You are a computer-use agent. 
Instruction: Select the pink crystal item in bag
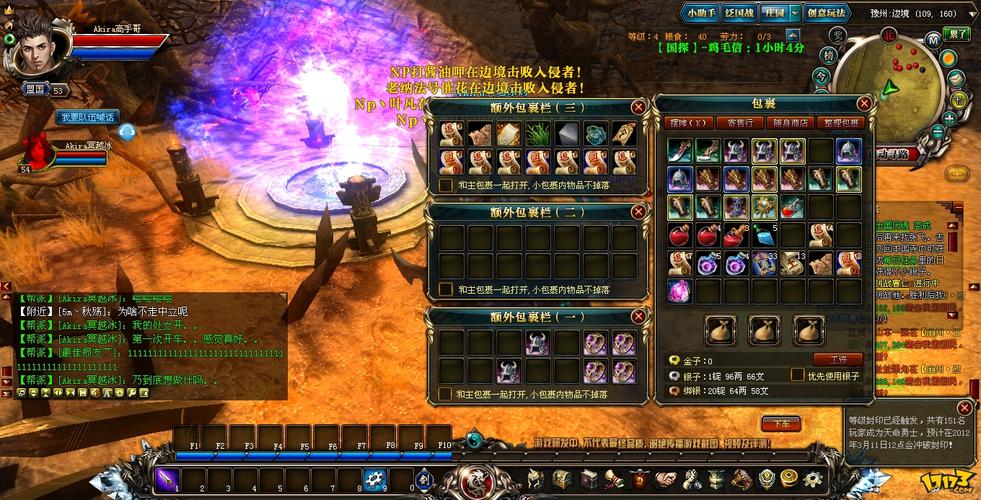[681, 291]
